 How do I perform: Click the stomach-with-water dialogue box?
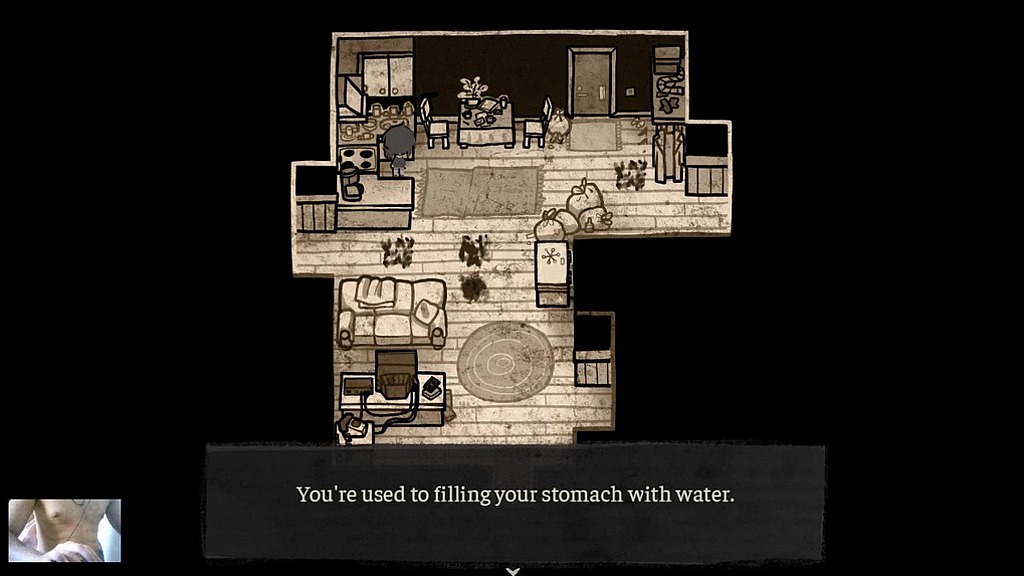(x=514, y=501)
